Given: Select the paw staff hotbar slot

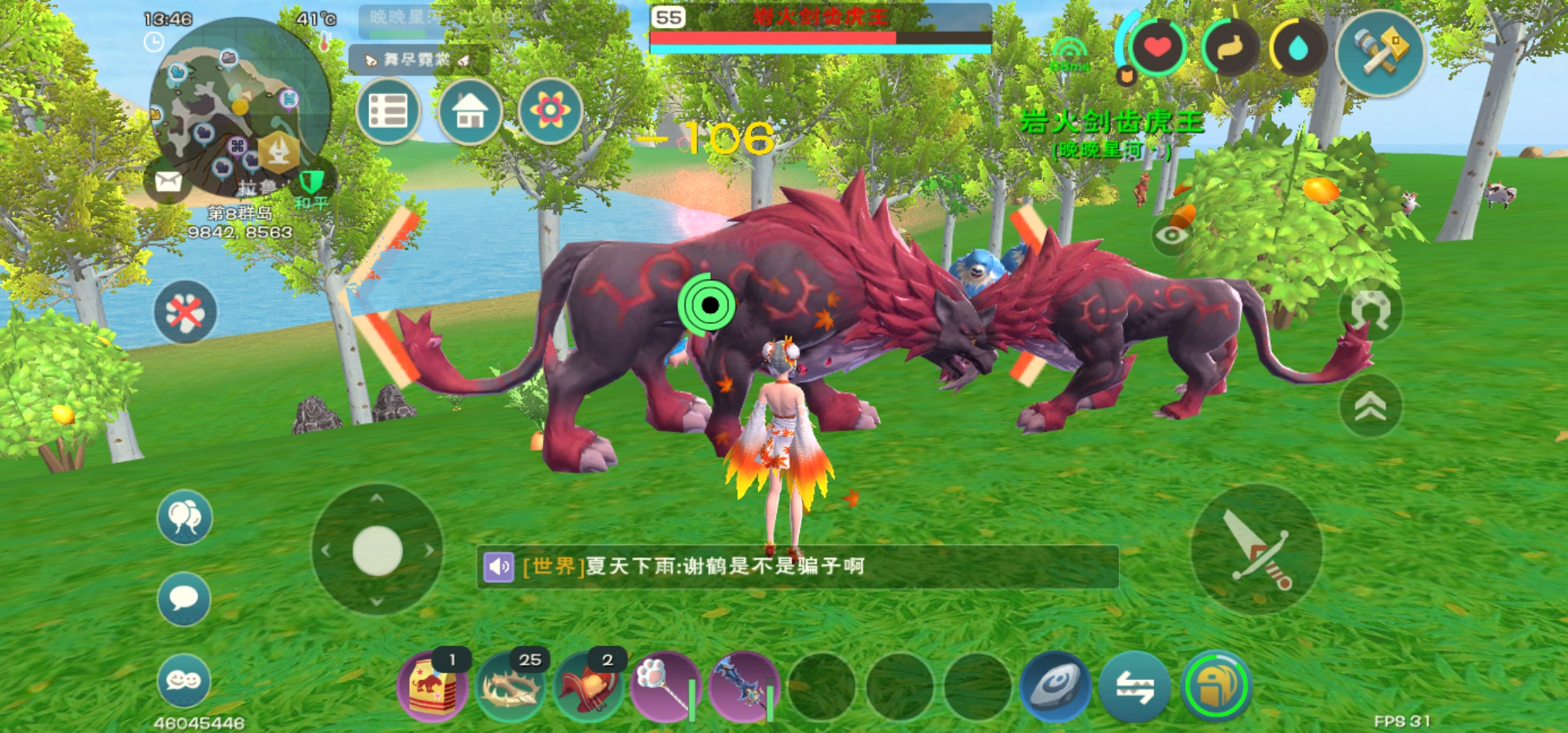Looking at the screenshot, I should pos(665,687).
